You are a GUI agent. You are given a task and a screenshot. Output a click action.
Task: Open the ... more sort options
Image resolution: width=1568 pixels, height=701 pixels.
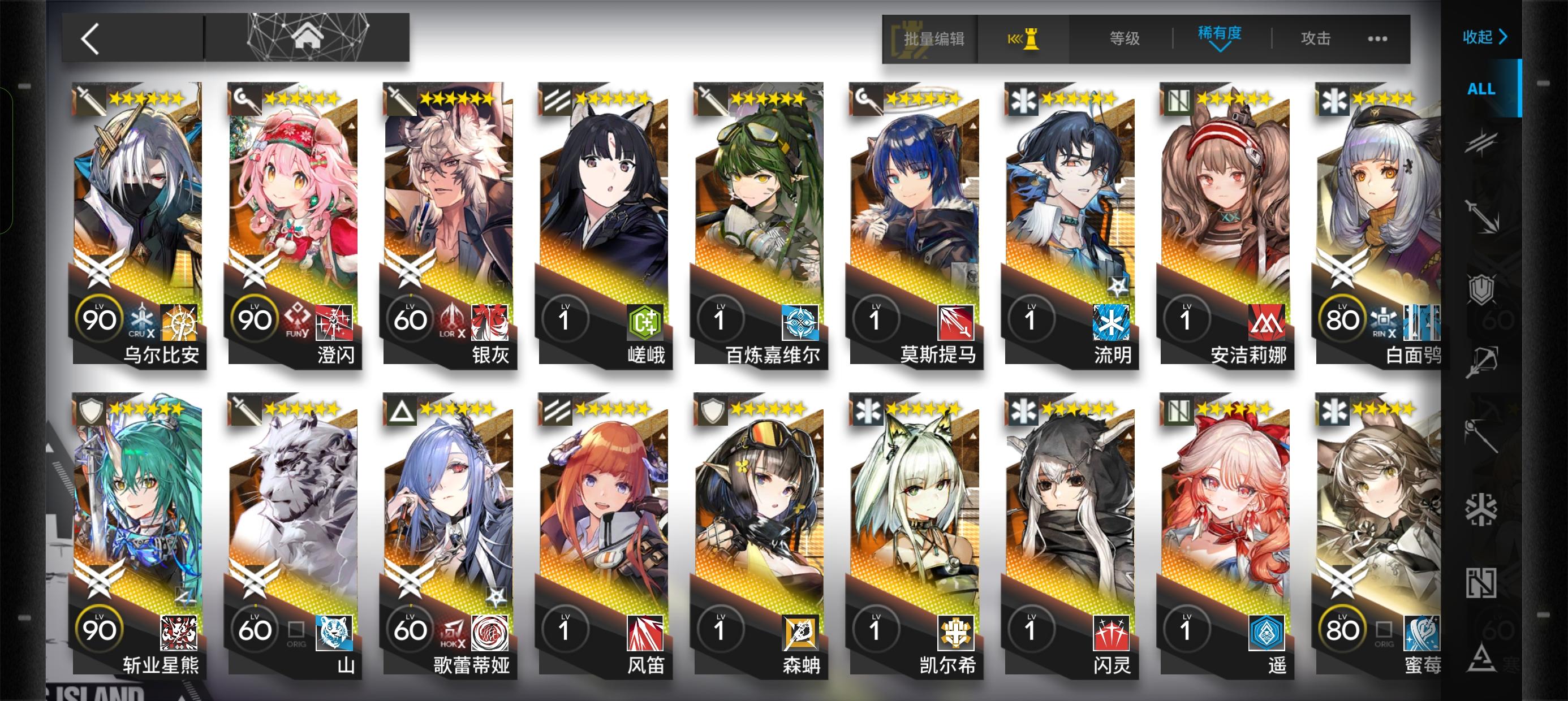[x=1379, y=38]
